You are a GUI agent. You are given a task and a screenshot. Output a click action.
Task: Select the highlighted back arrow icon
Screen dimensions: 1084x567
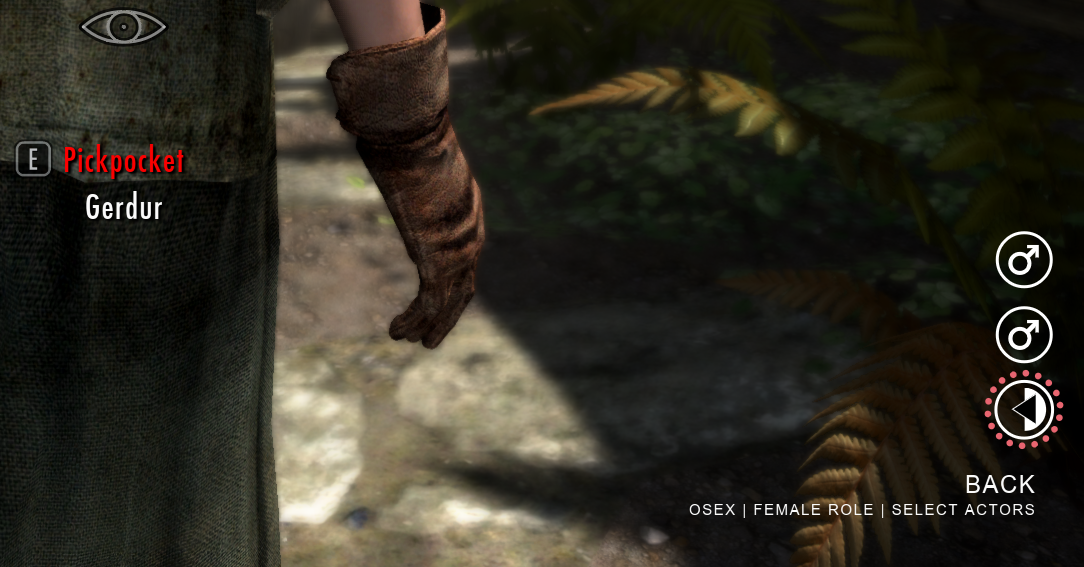(1023, 410)
